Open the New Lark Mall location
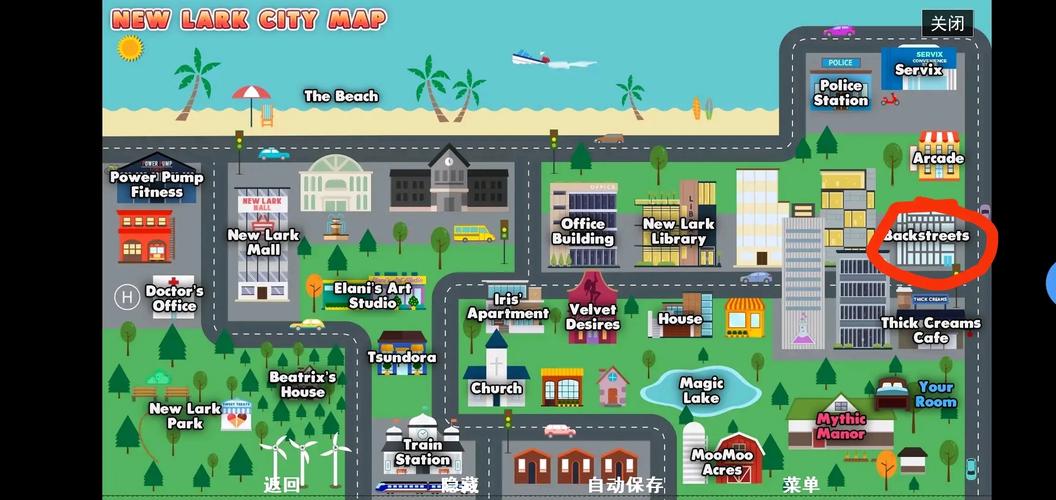1056x500 pixels. pos(263,240)
